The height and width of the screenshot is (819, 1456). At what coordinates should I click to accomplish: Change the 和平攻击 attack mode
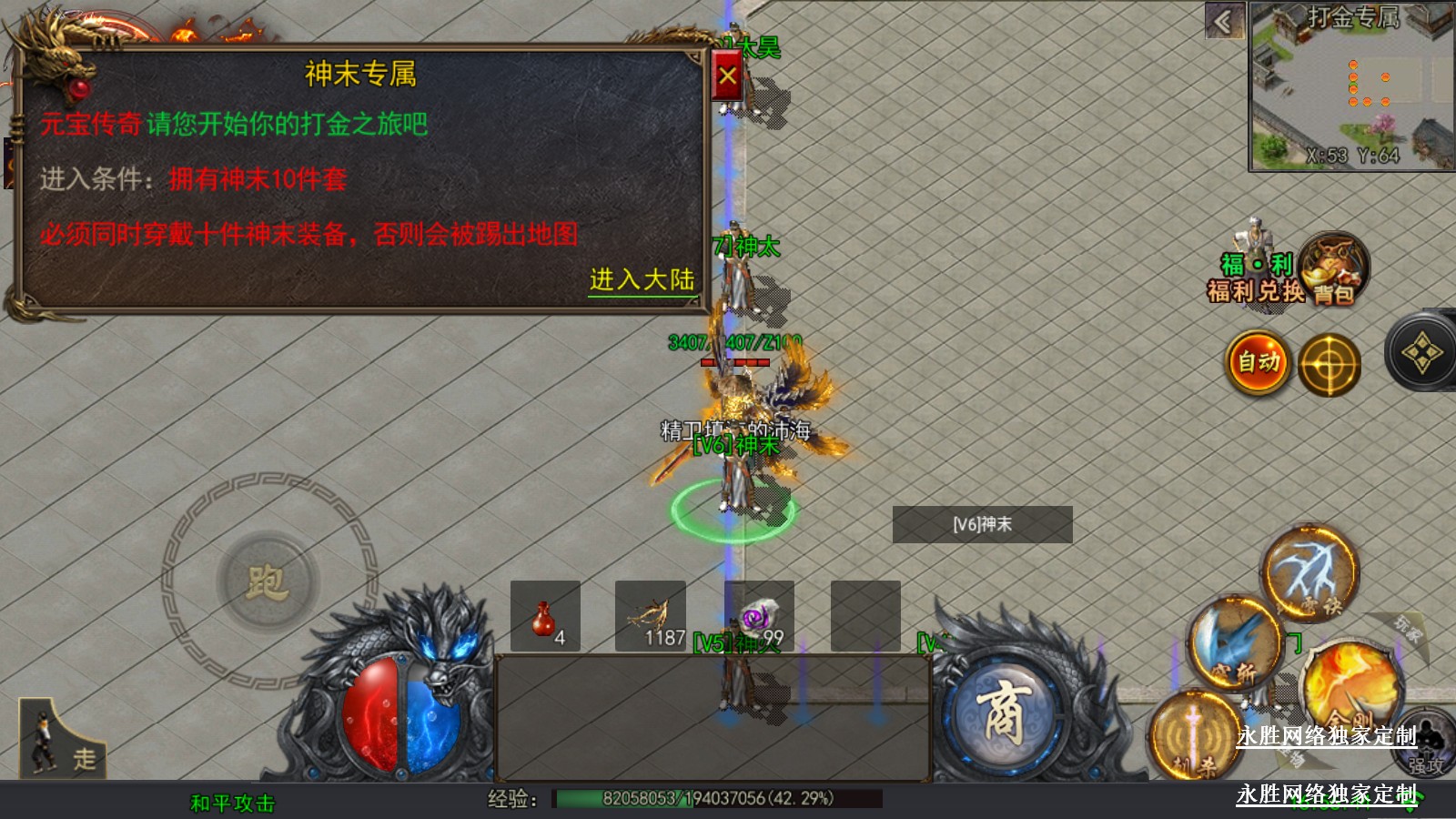point(232,803)
